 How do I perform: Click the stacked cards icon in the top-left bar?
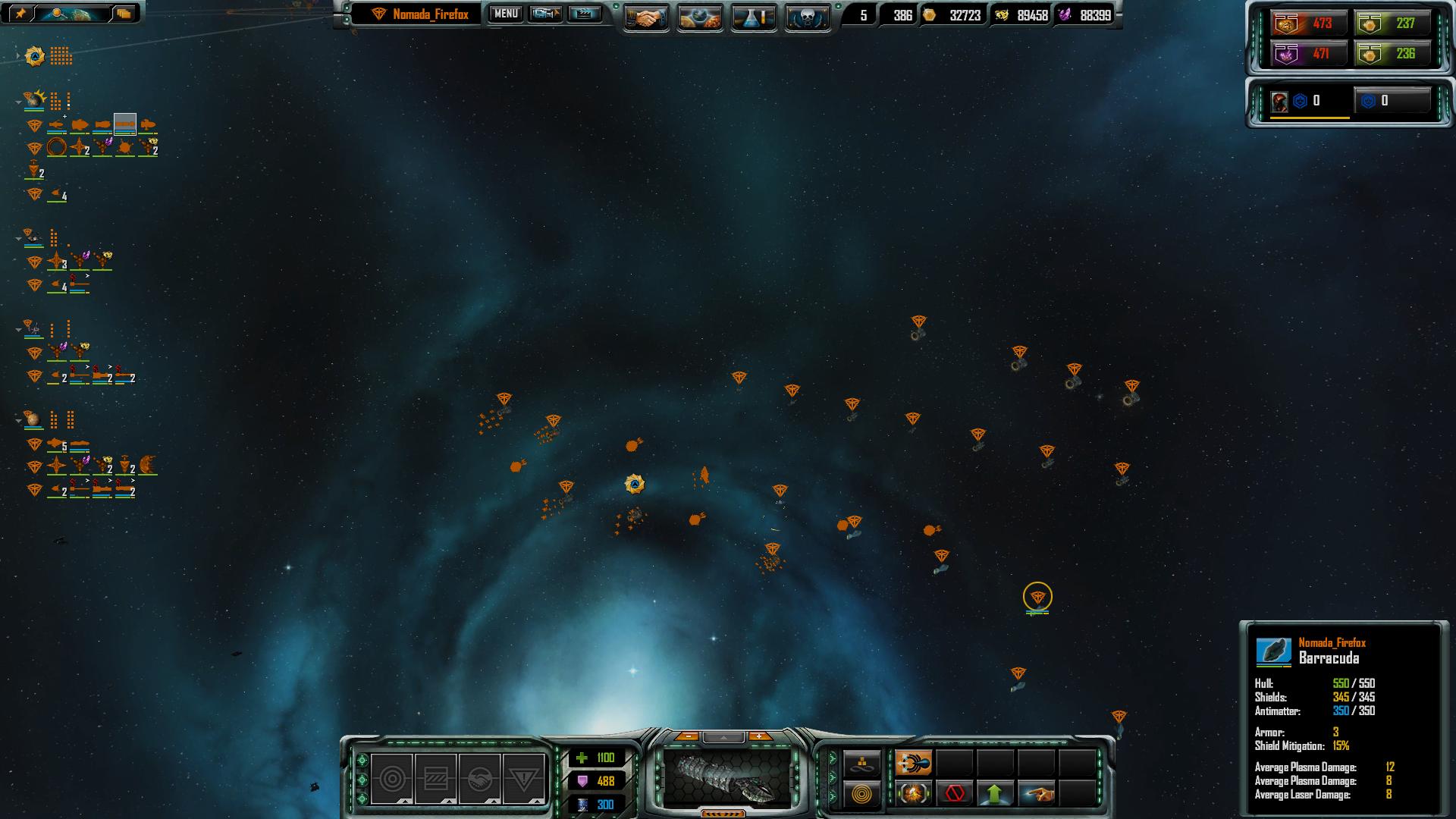pos(124,13)
